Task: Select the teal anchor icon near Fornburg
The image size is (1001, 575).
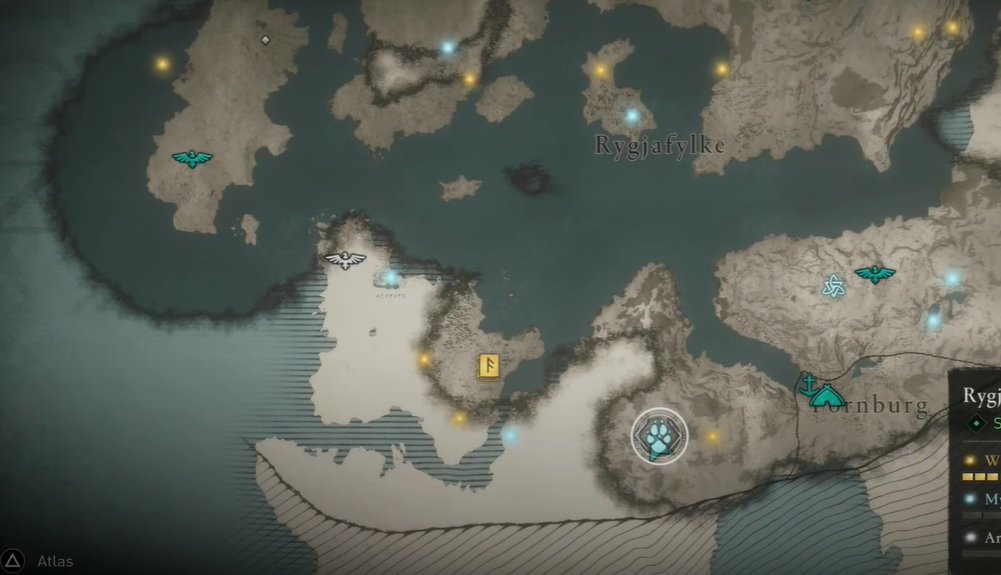Action: click(x=805, y=382)
